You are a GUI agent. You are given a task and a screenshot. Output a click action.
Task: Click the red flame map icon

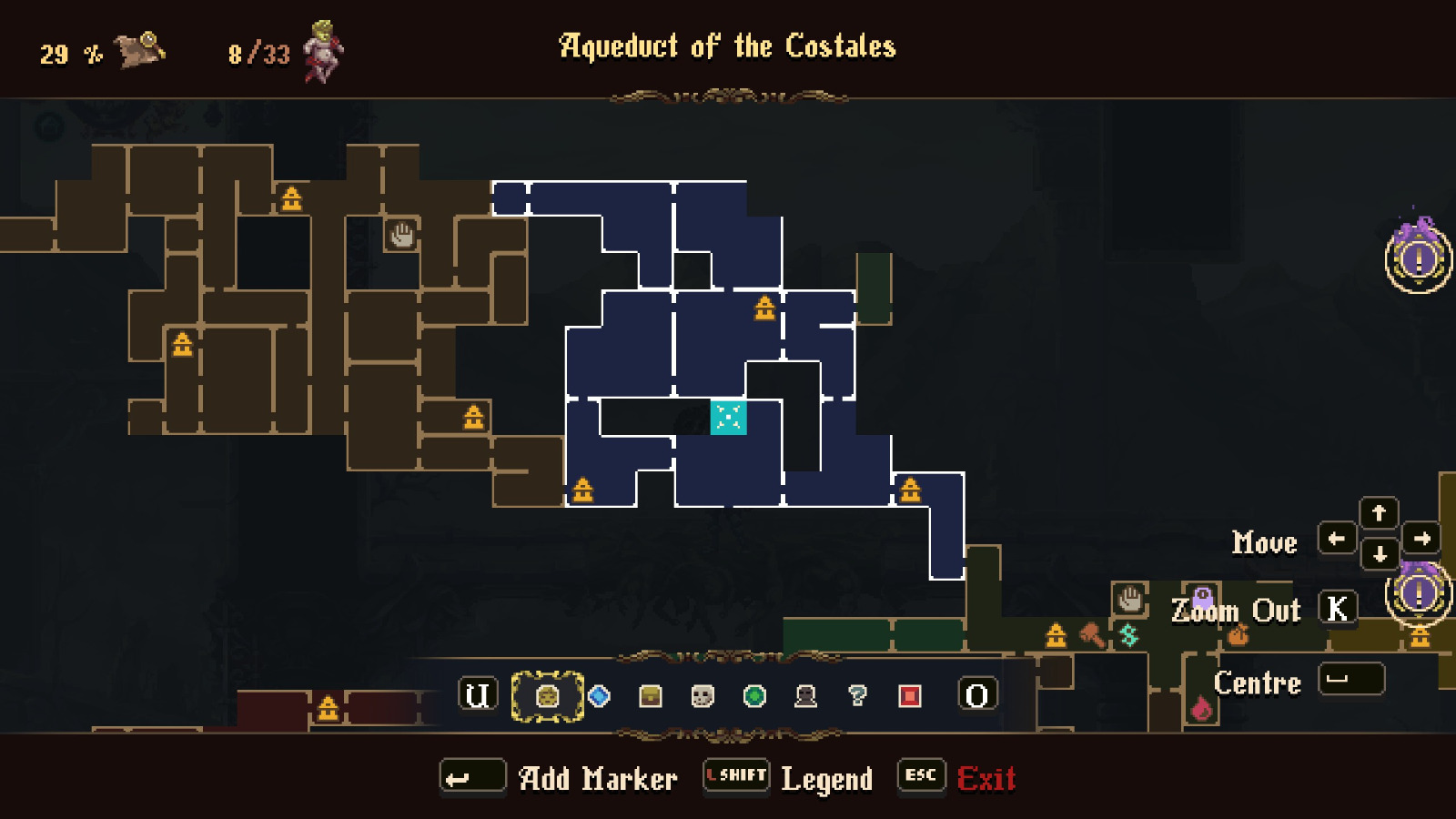(1201, 708)
